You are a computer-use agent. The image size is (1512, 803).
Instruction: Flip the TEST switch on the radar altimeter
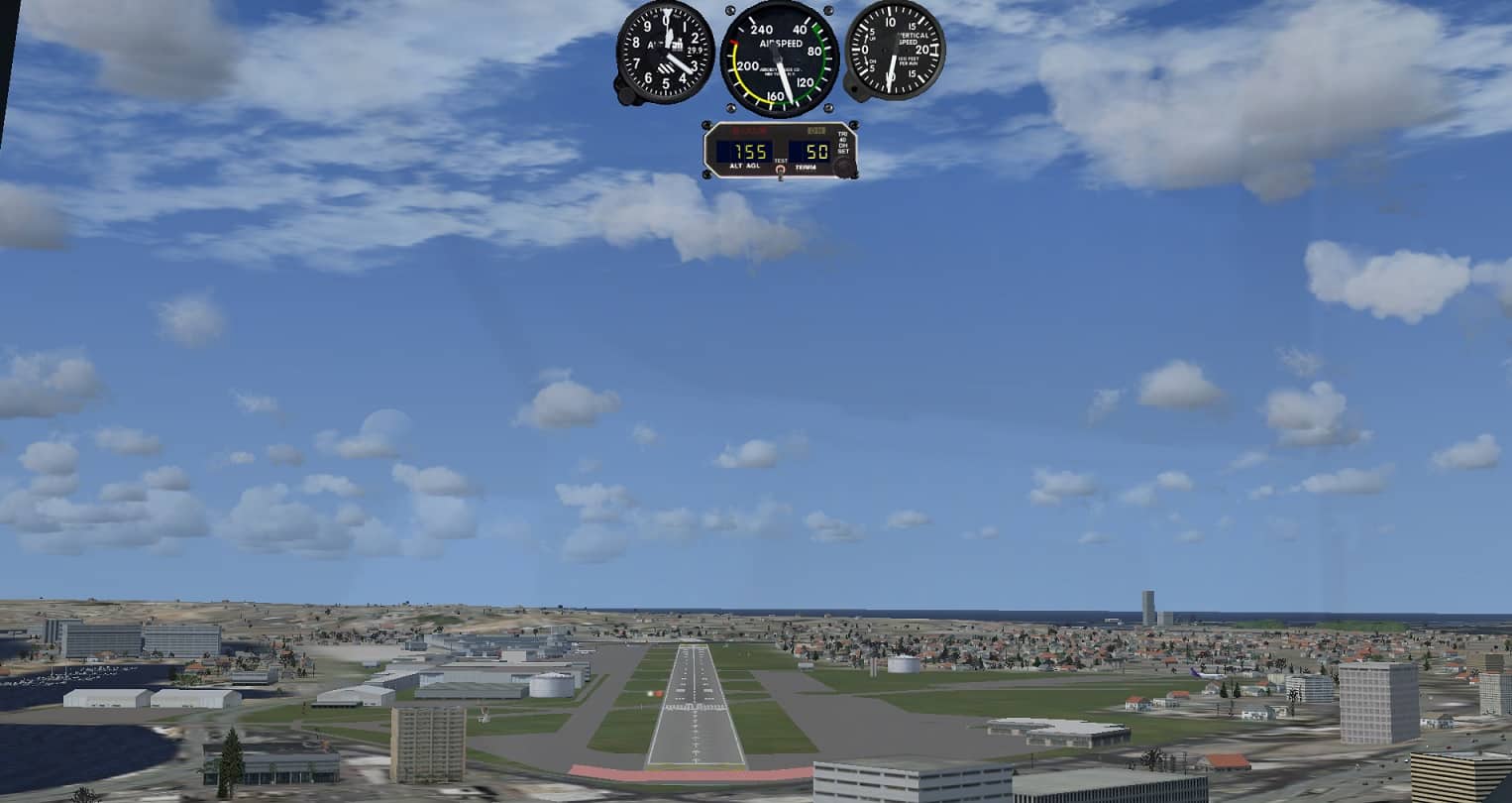pyautogui.click(x=780, y=170)
